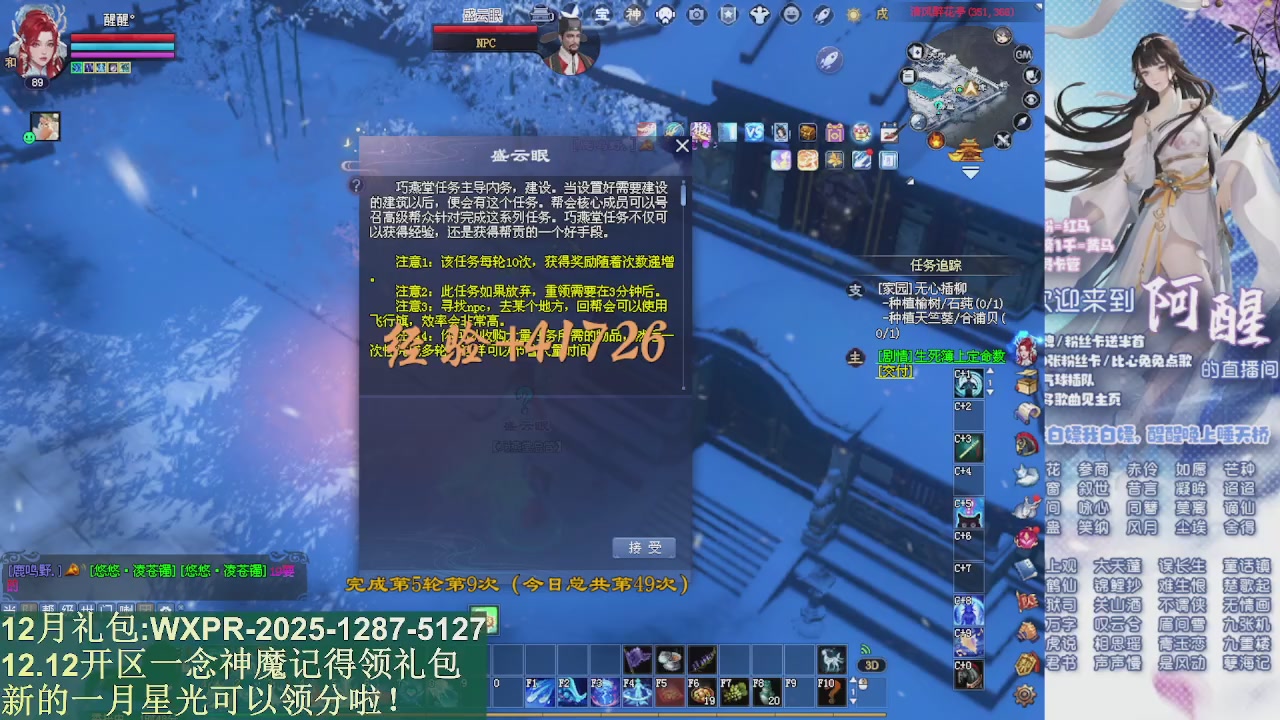Screen dimensions: 1280x720
Task: Toggle the mouse mode icon beside the hotbar
Action: pyautogui.click(x=862, y=684)
